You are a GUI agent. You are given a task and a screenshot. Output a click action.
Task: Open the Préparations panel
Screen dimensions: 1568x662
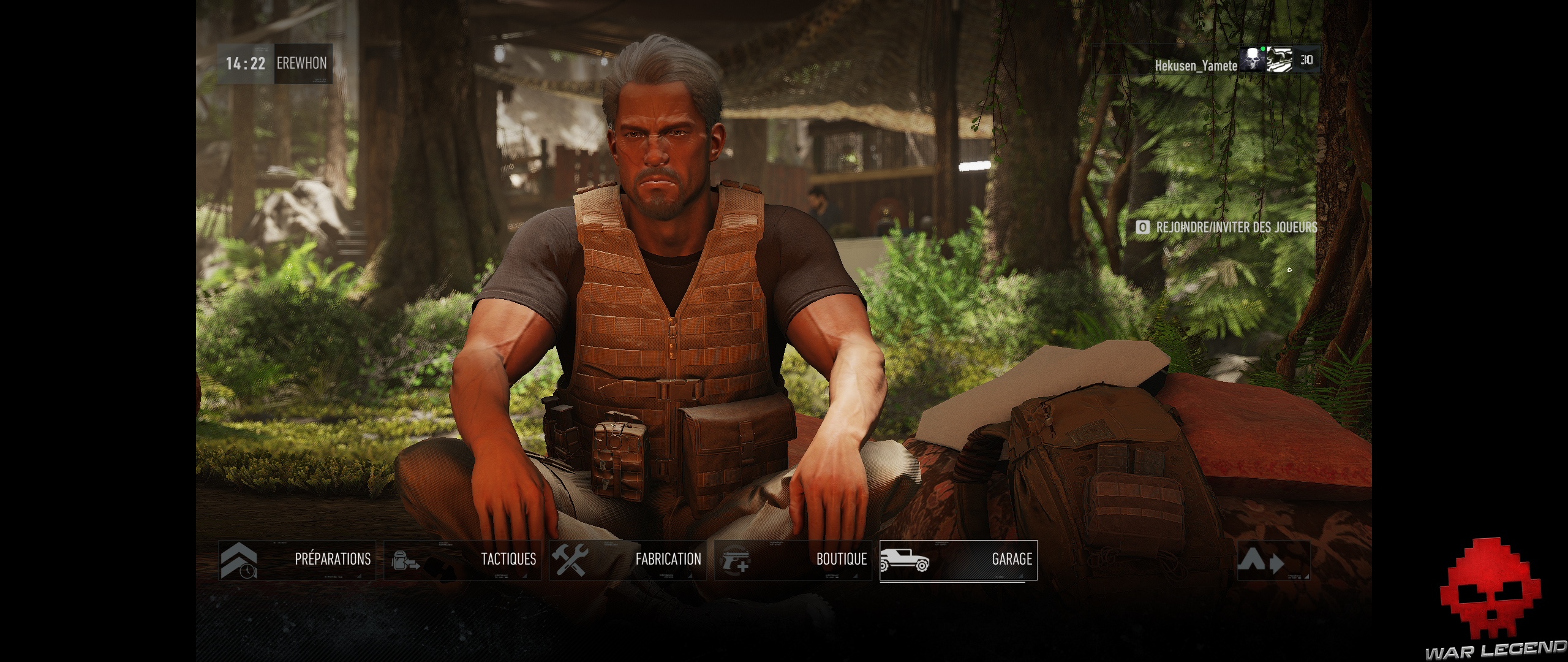pyautogui.click(x=333, y=558)
